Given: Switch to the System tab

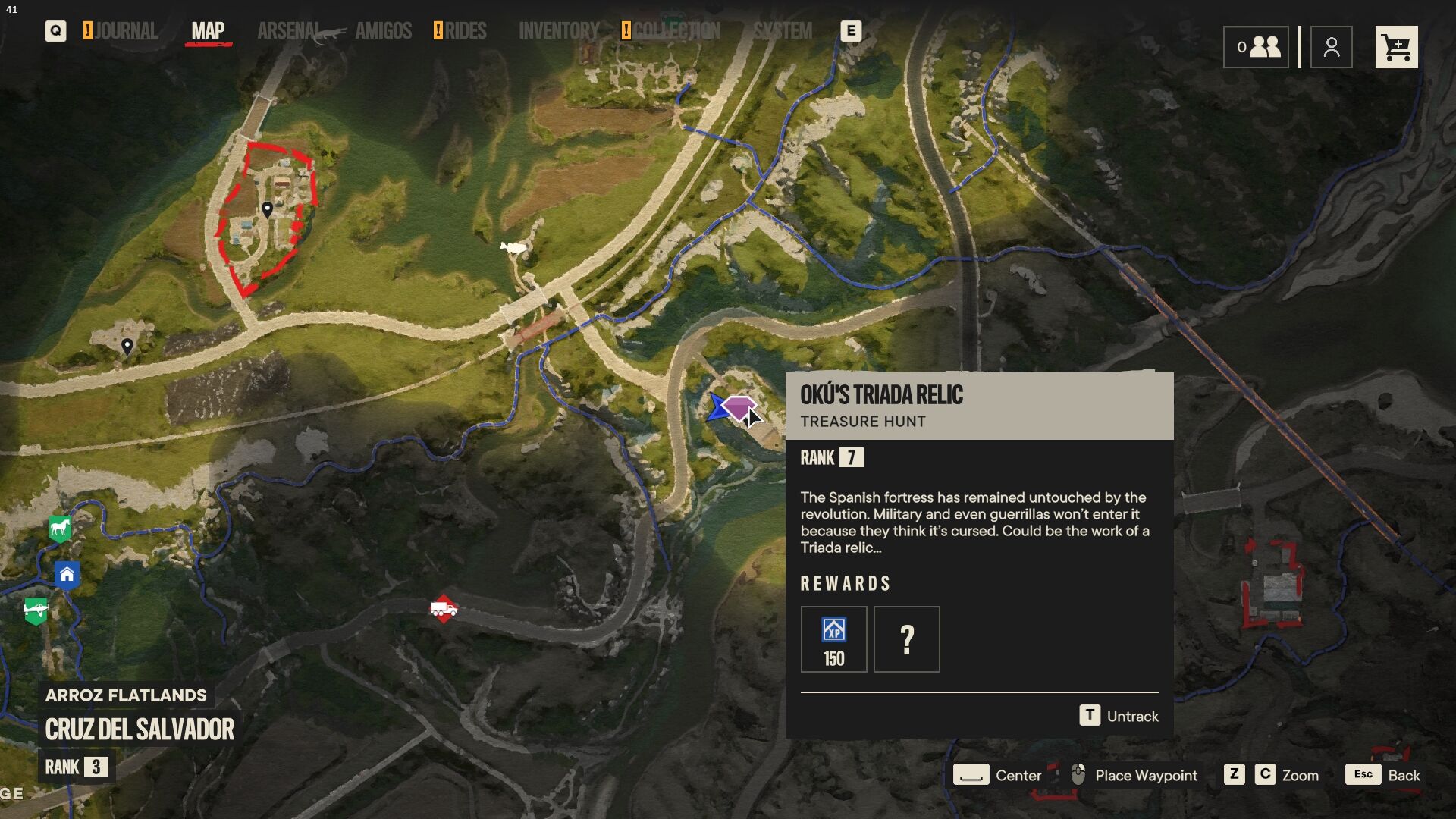Looking at the screenshot, I should coord(782,31).
